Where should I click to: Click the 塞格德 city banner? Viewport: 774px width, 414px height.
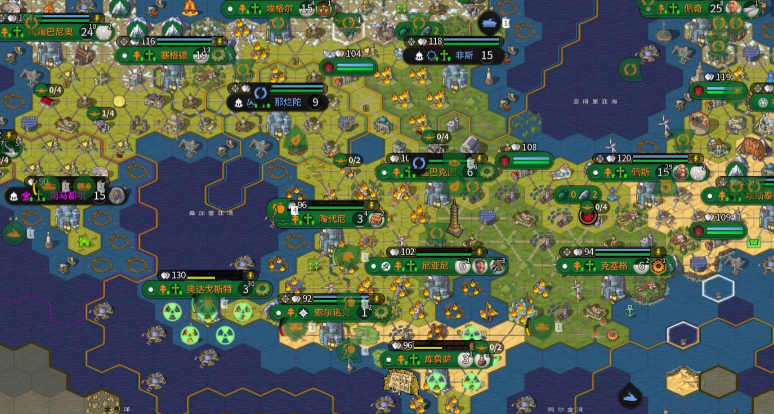pos(178,56)
